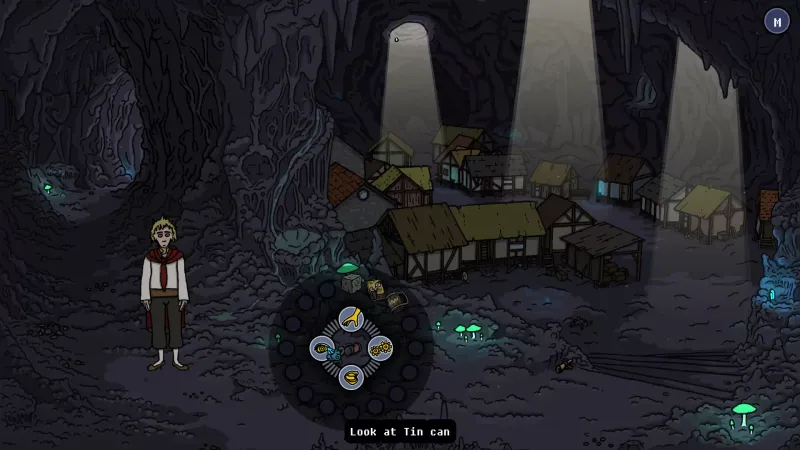
Task: Pick the grey stone block inventory item
Action: [351, 284]
